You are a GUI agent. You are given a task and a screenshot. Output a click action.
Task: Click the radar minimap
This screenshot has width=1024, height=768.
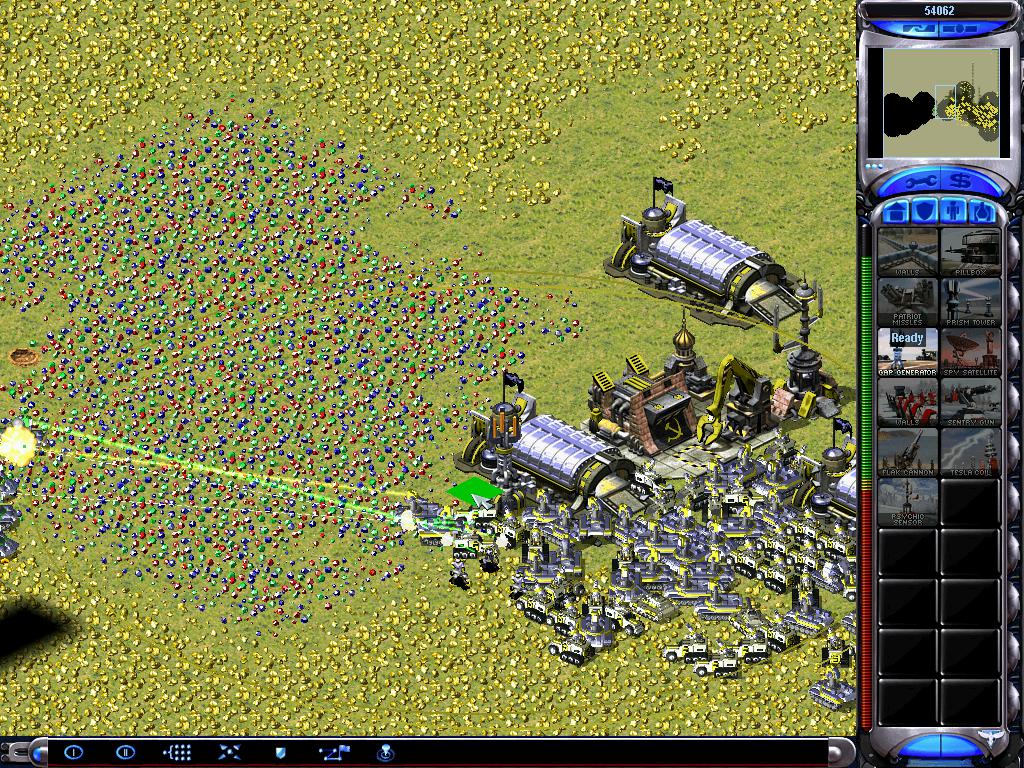pyautogui.click(x=940, y=103)
